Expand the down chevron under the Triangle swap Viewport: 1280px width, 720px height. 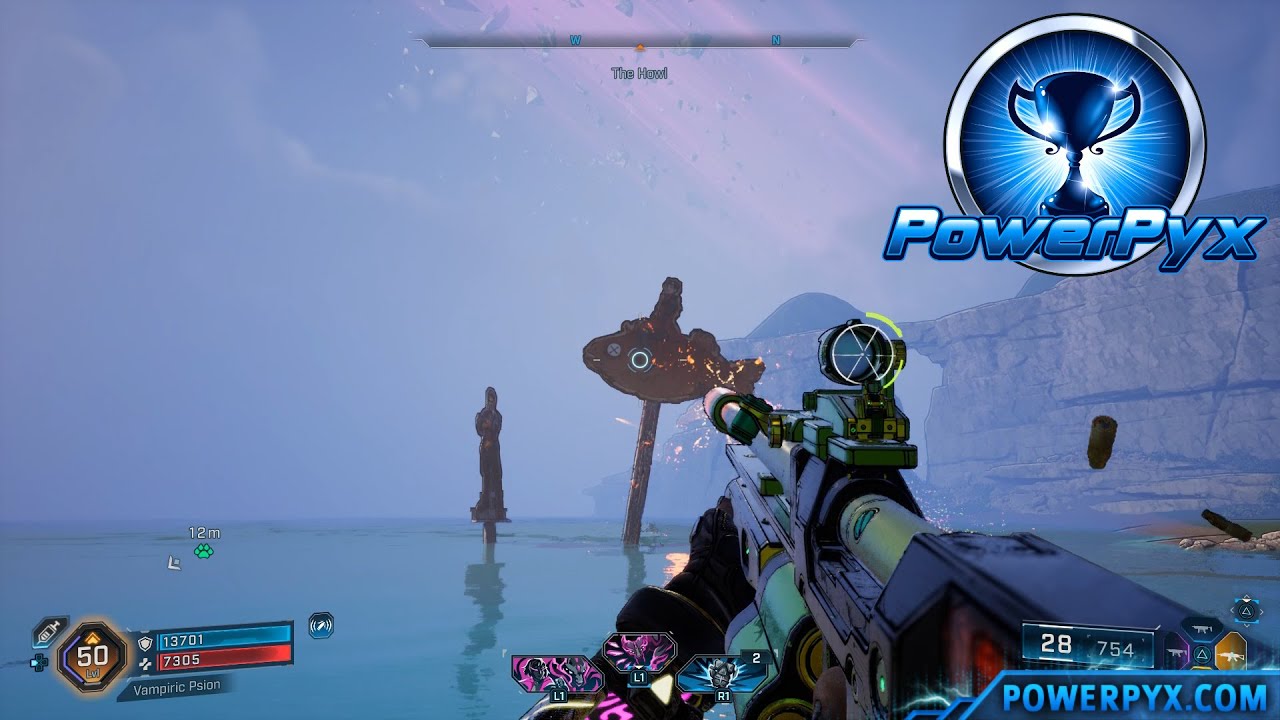[x=1247, y=626]
